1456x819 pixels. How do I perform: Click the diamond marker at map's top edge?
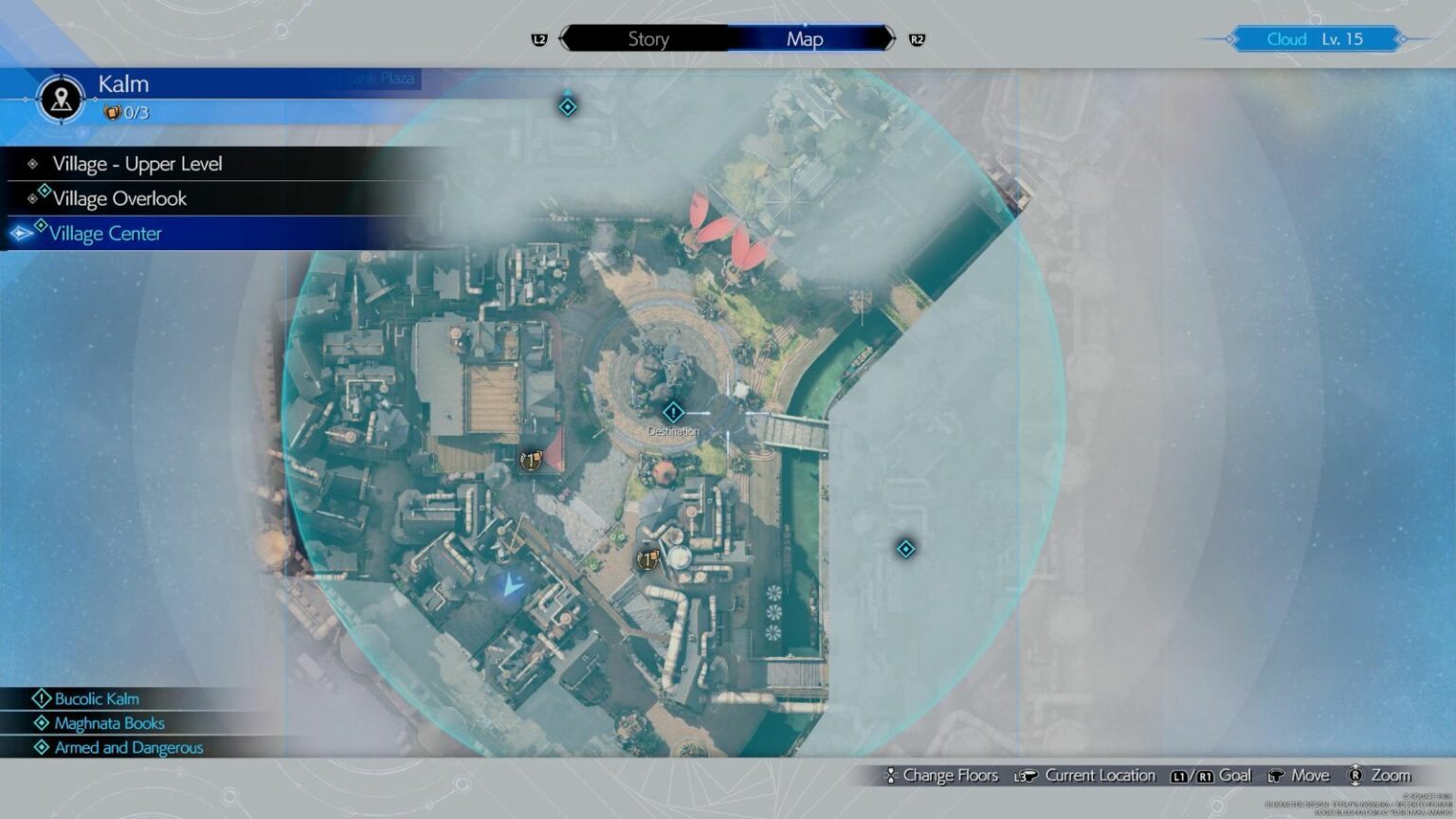click(568, 107)
